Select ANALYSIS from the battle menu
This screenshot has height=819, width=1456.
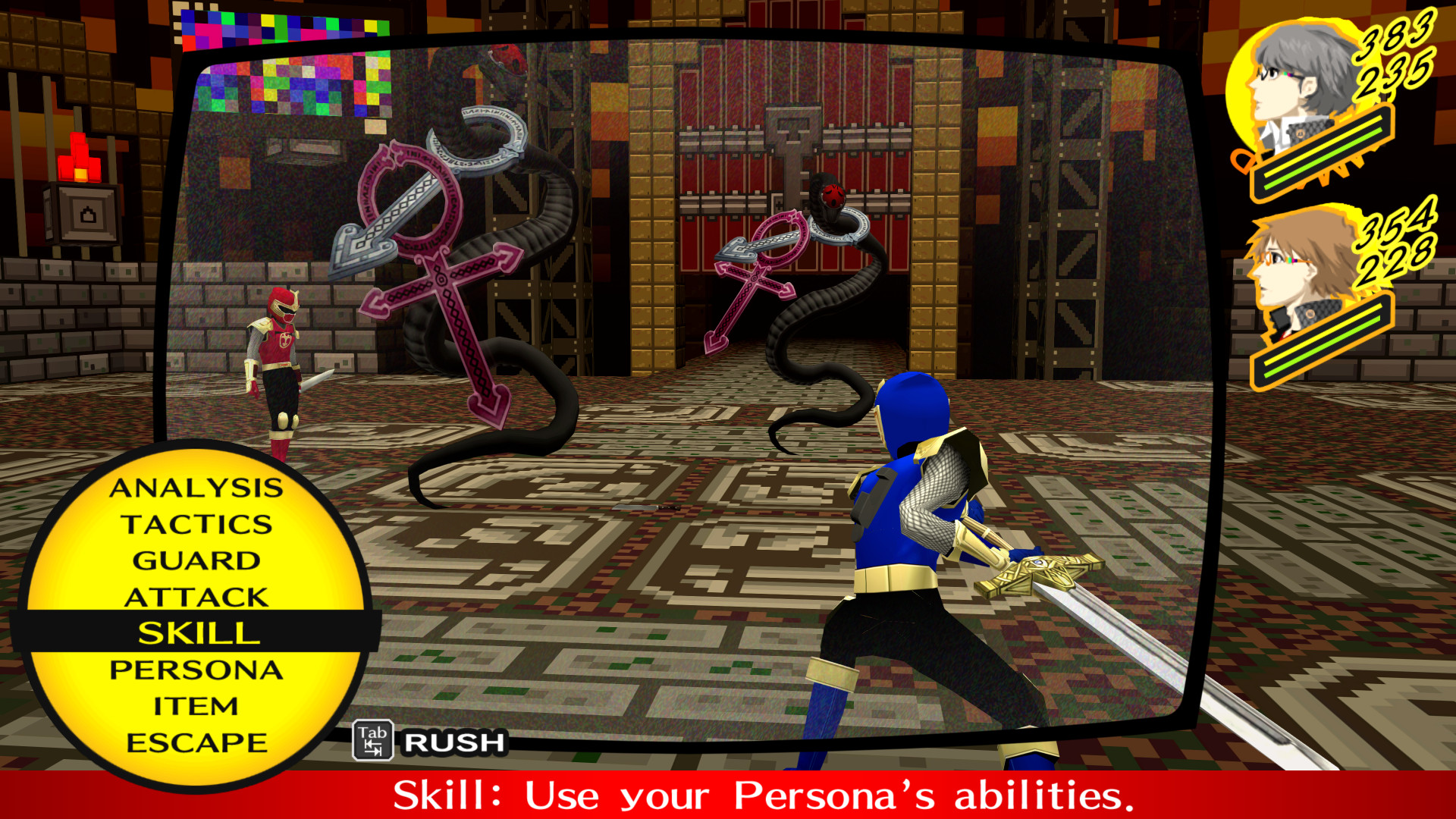click(199, 490)
